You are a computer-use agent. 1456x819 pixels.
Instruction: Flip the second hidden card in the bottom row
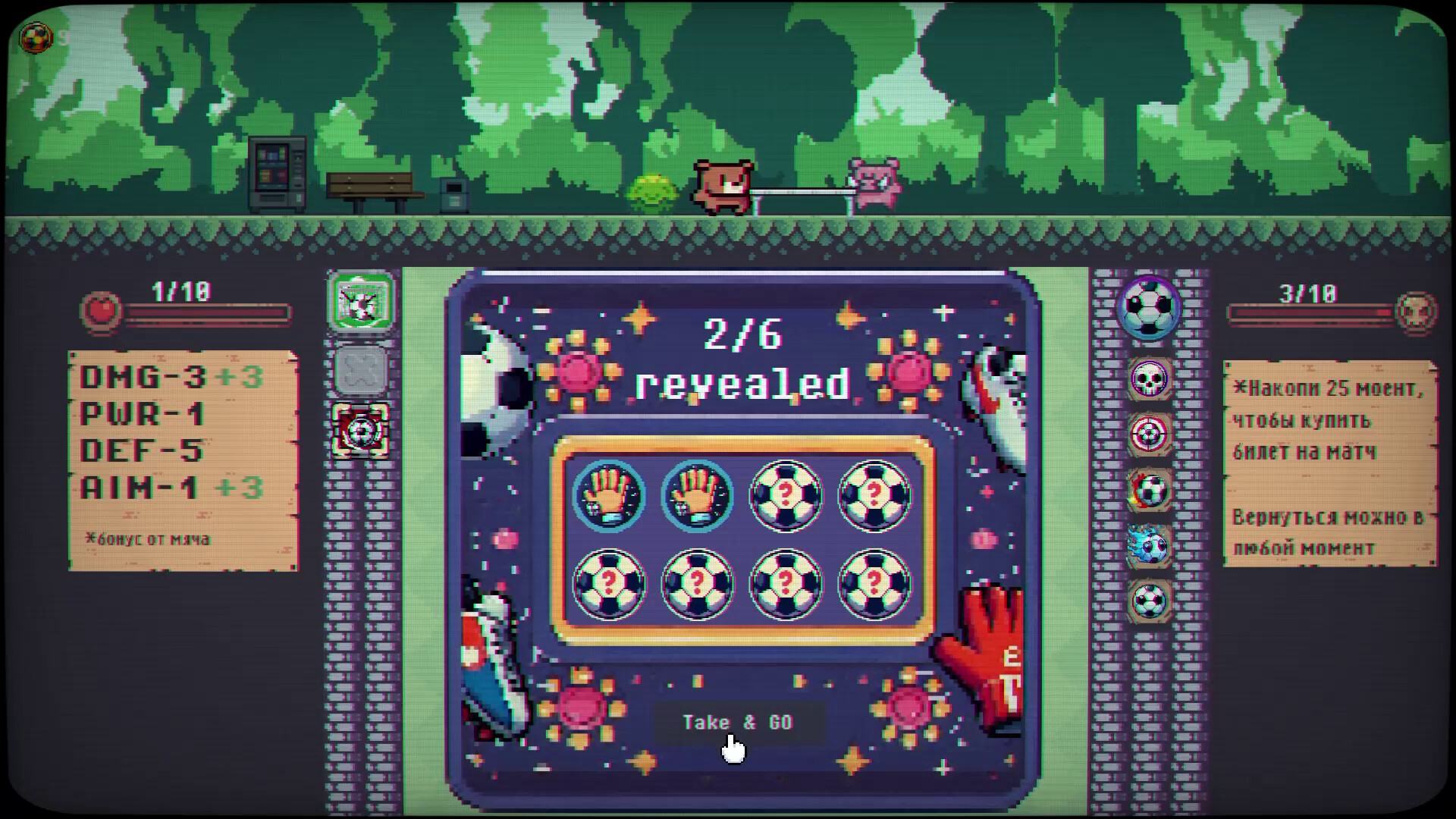click(x=698, y=582)
